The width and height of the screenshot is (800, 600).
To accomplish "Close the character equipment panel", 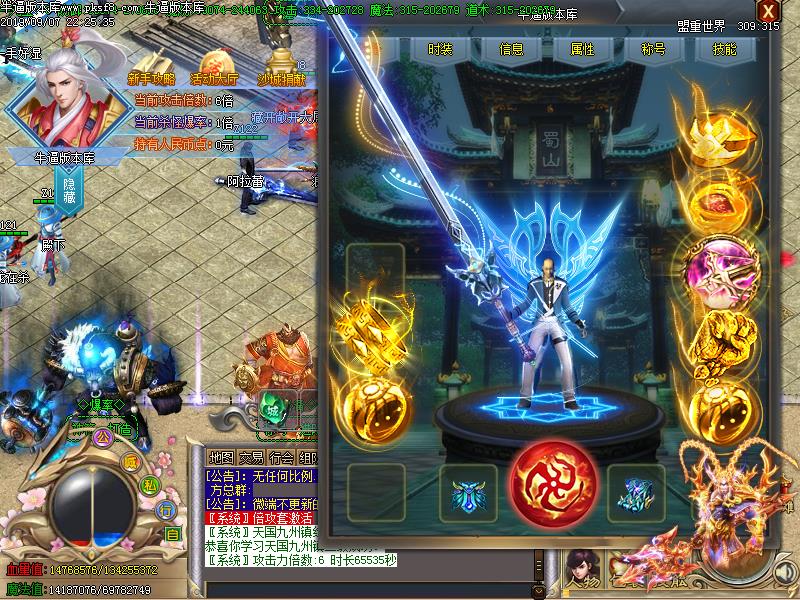I will coord(767,12).
